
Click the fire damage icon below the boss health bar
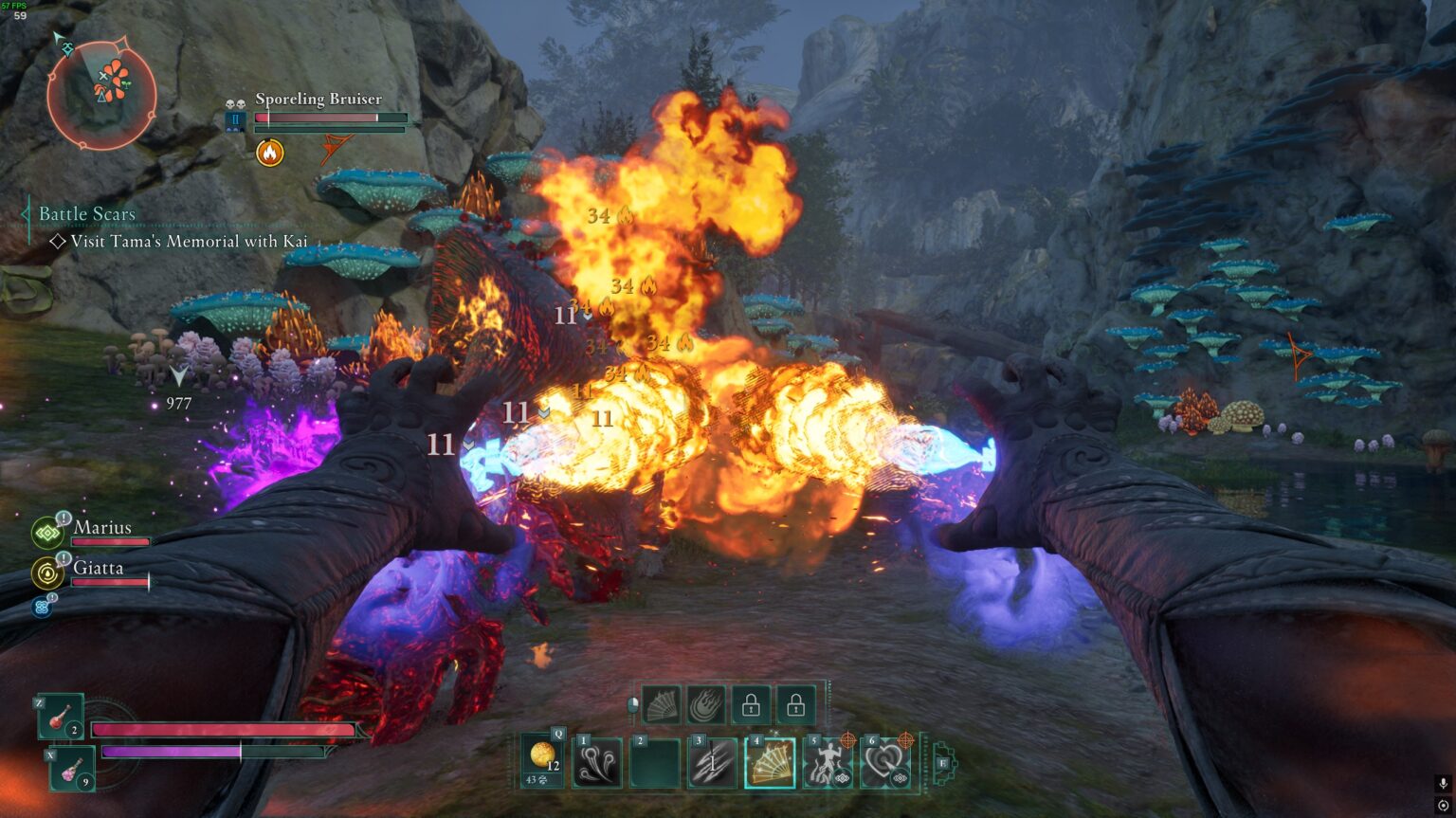[x=269, y=152]
